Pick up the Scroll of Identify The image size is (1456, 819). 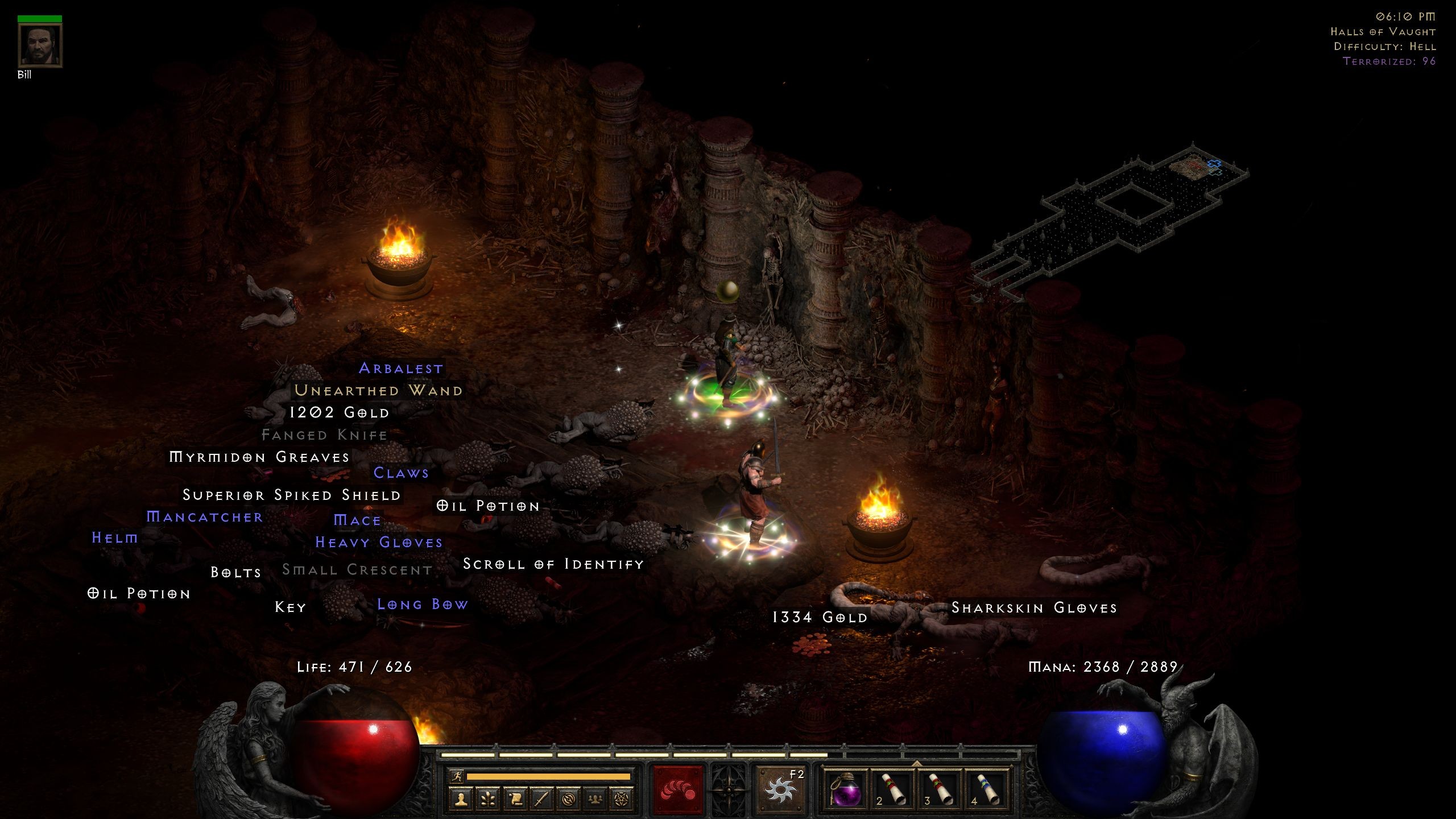tap(553, 564)
